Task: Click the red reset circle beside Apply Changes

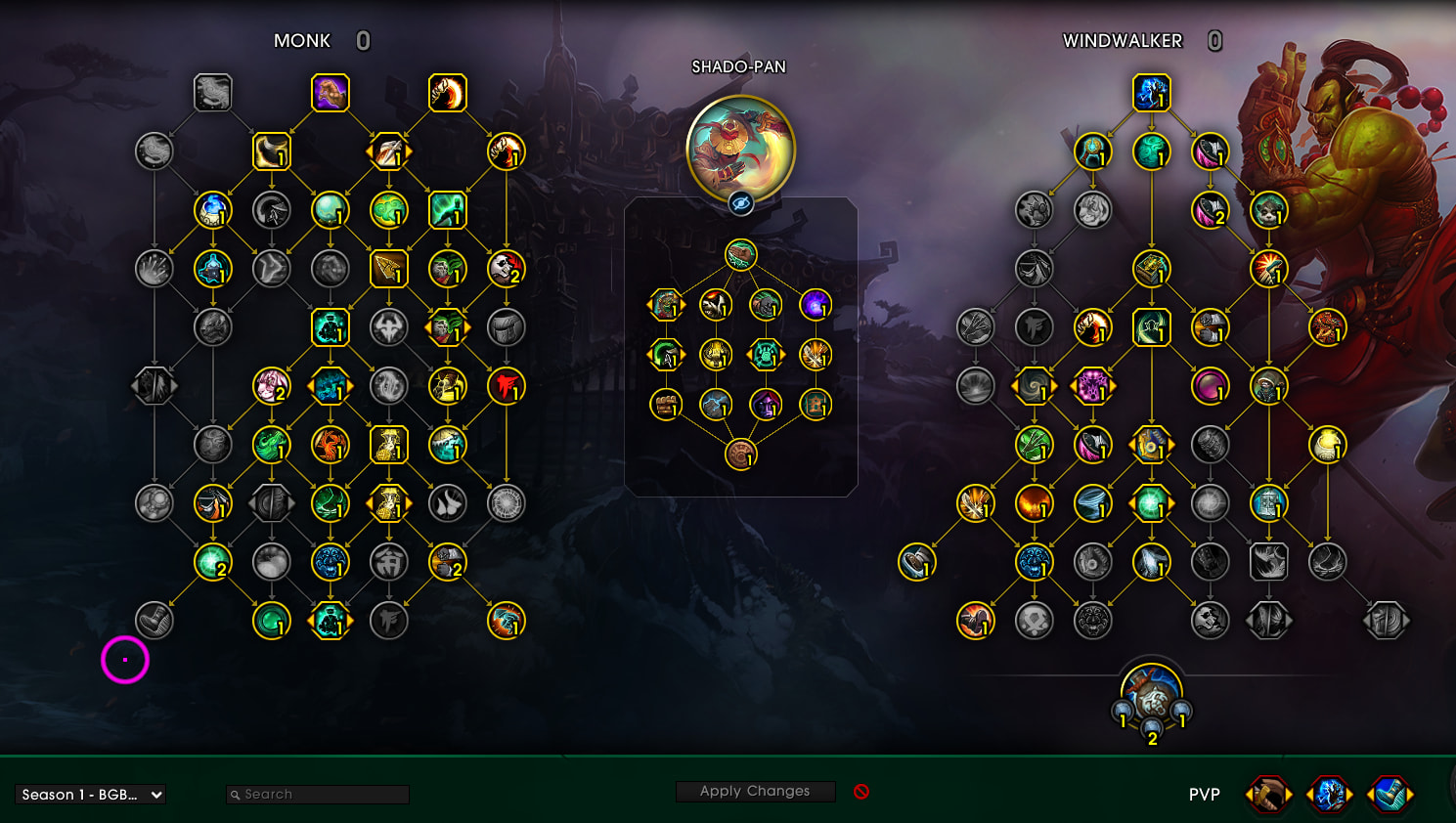Action: tap(861, 792)
